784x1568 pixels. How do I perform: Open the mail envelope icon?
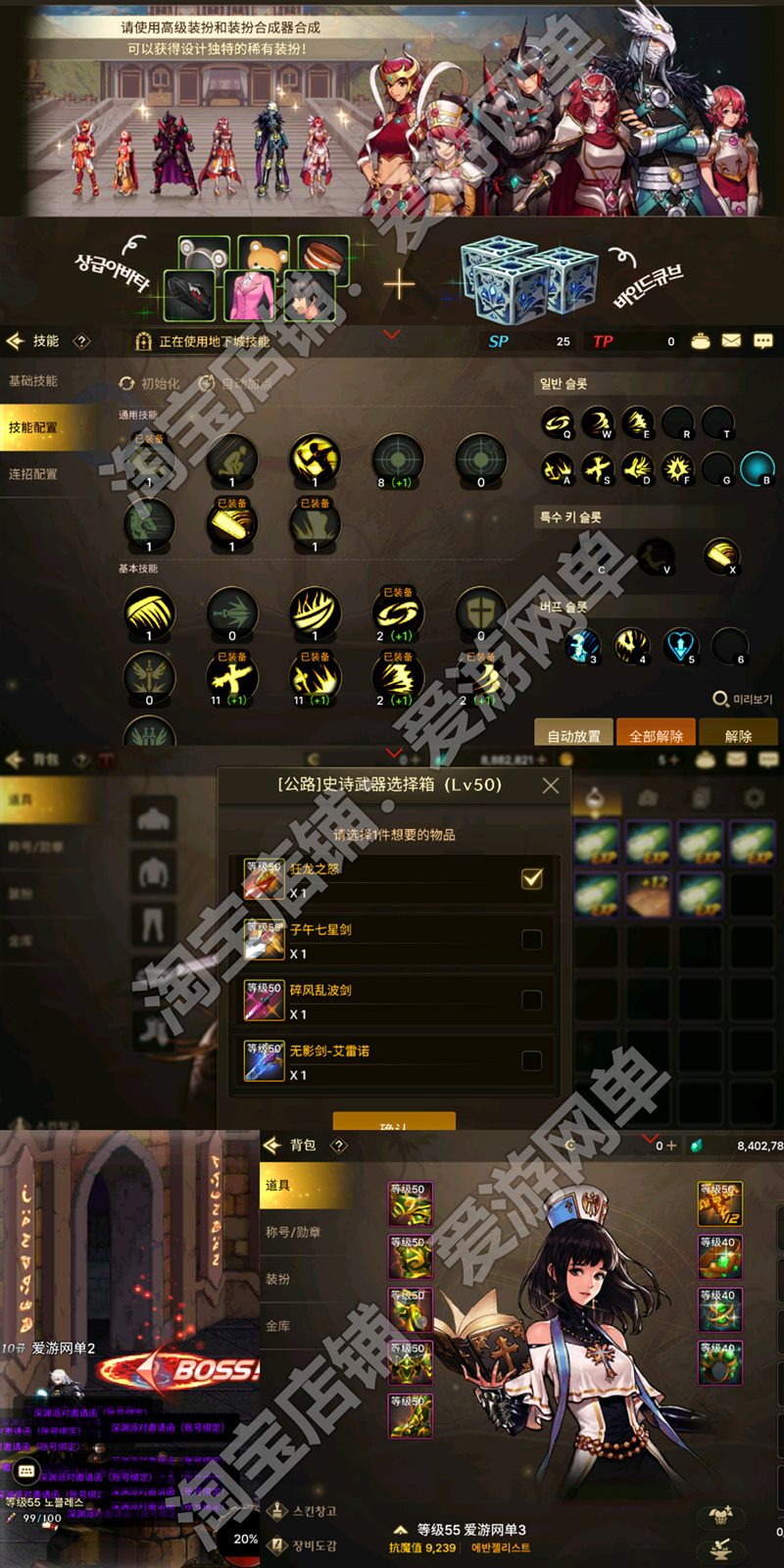pos(731,341)
